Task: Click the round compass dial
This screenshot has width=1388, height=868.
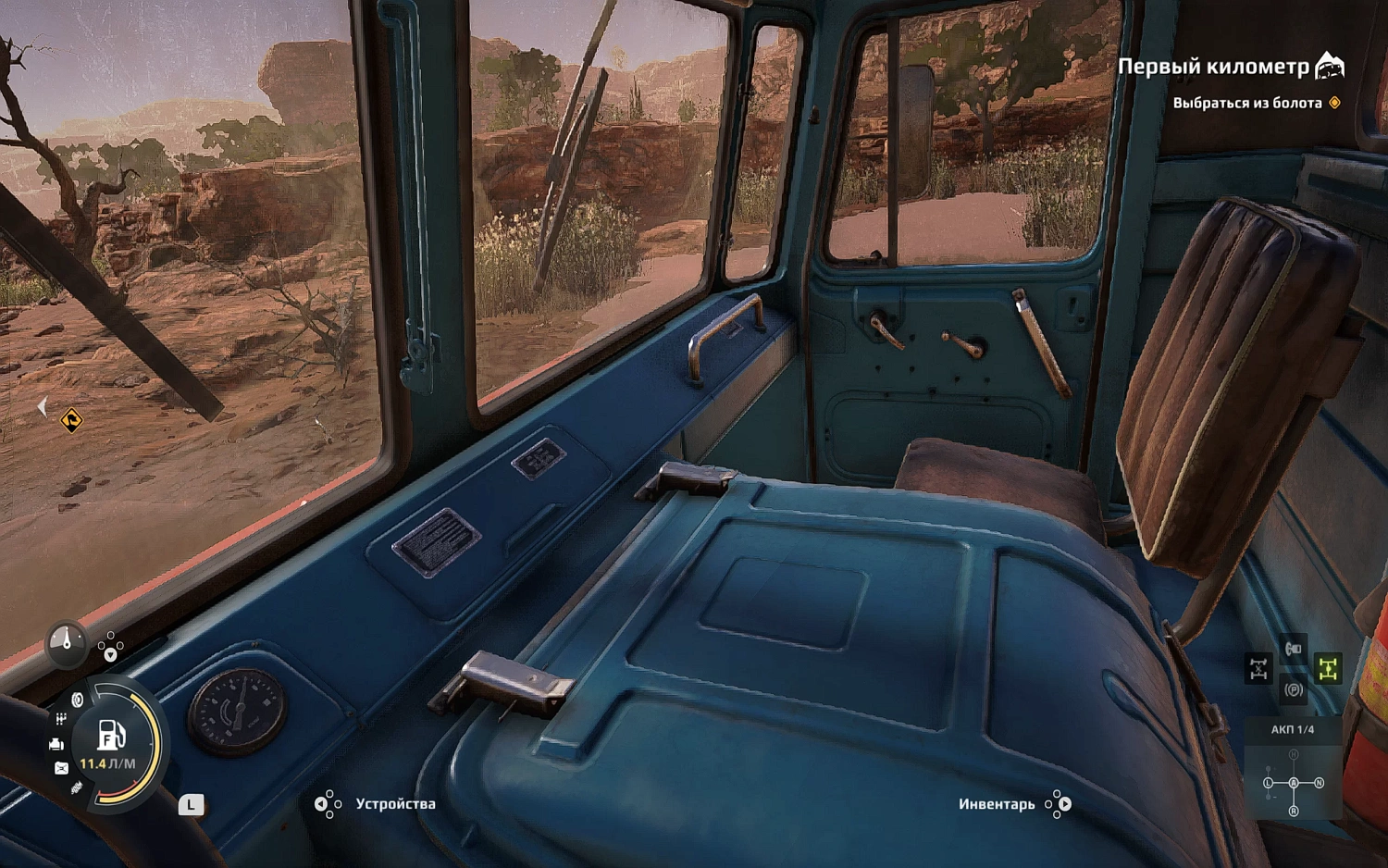Action: [66, 640]
